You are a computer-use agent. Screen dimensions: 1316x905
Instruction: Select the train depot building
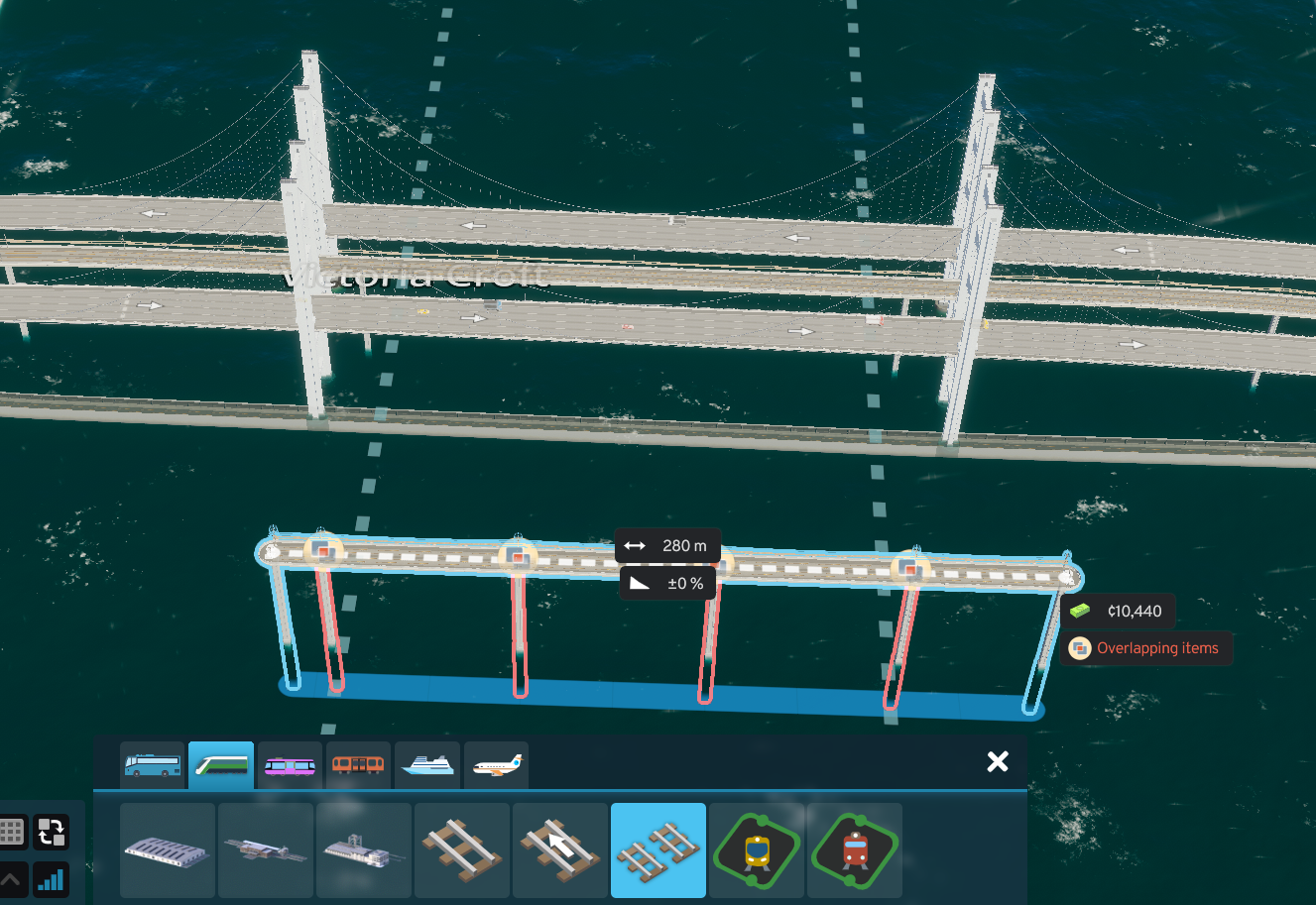tap(167, 850)
